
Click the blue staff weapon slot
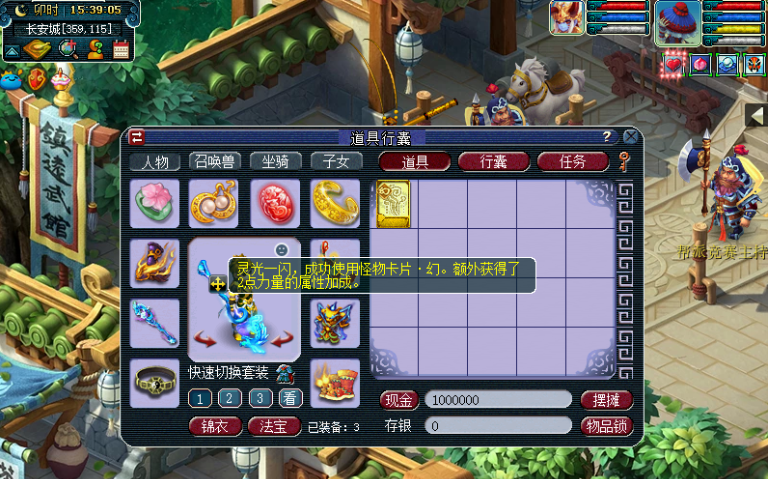155,323
